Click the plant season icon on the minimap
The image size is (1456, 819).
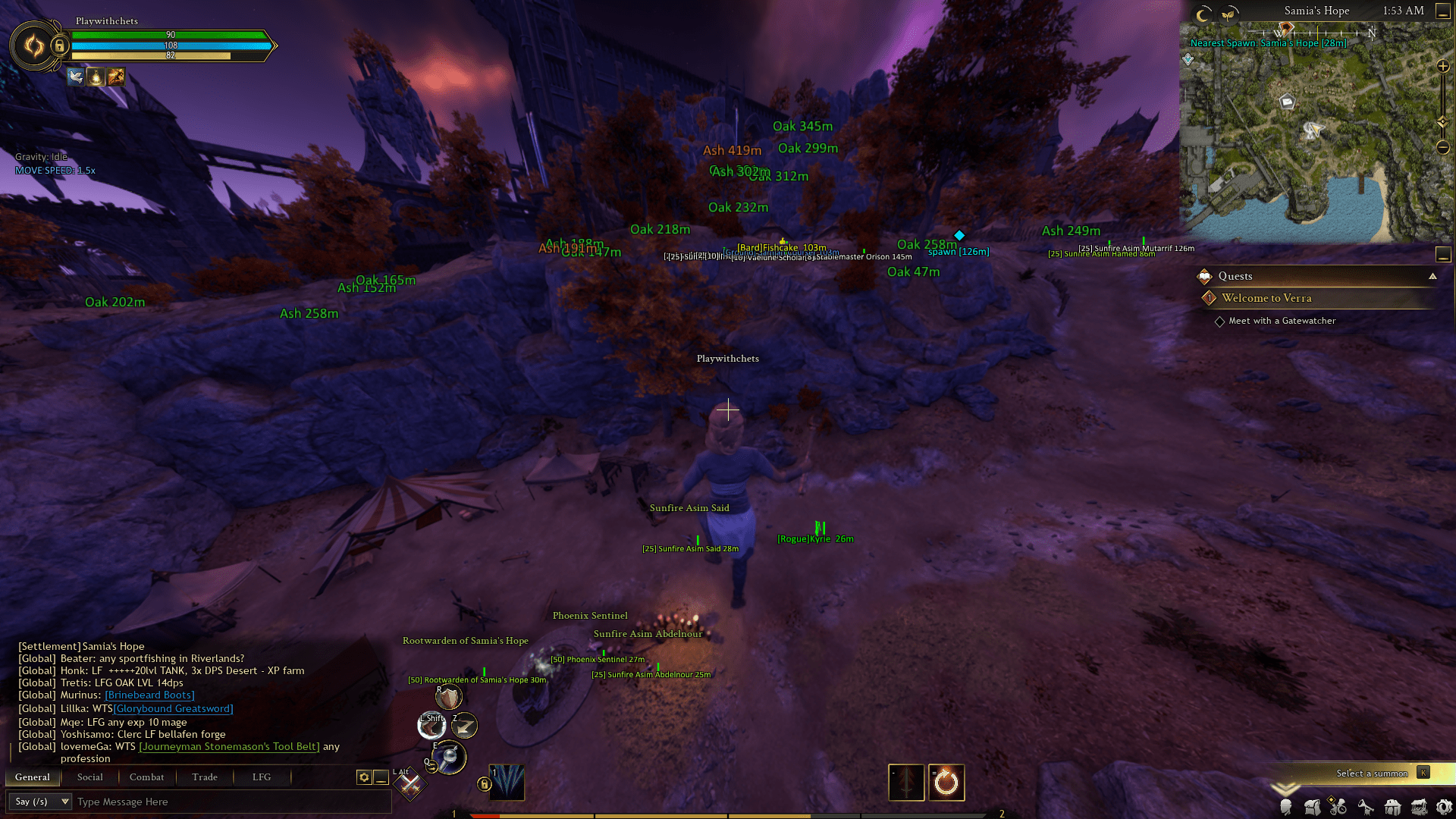pyautogui.click(x=1230, y=14)
